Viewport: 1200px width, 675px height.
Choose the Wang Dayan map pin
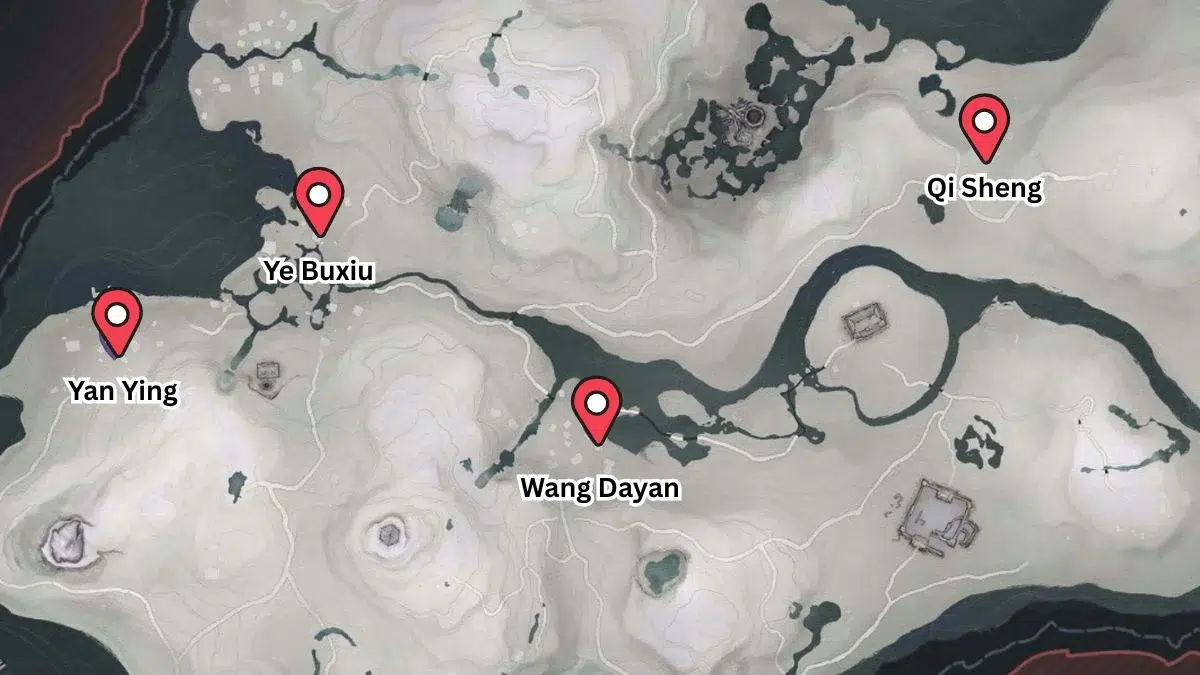click(598, 405)
